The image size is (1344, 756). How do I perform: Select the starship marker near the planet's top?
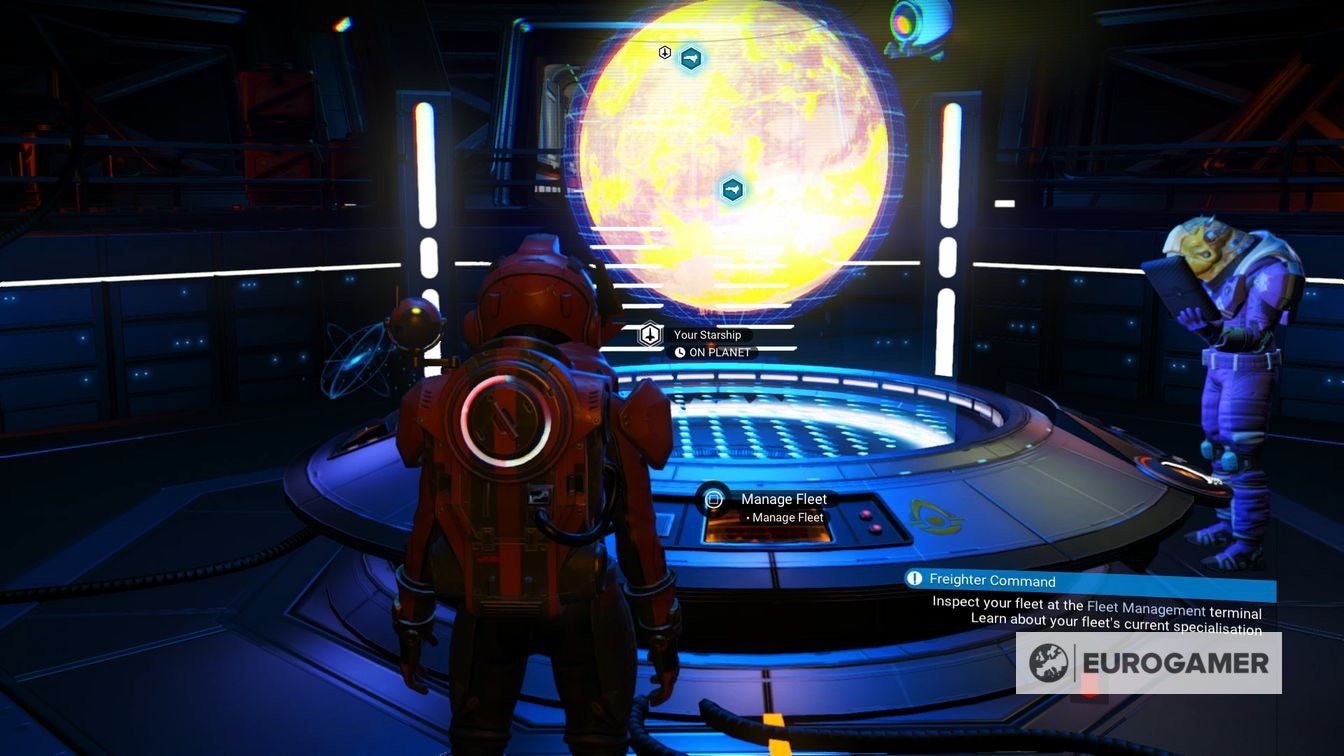[690, 57]
